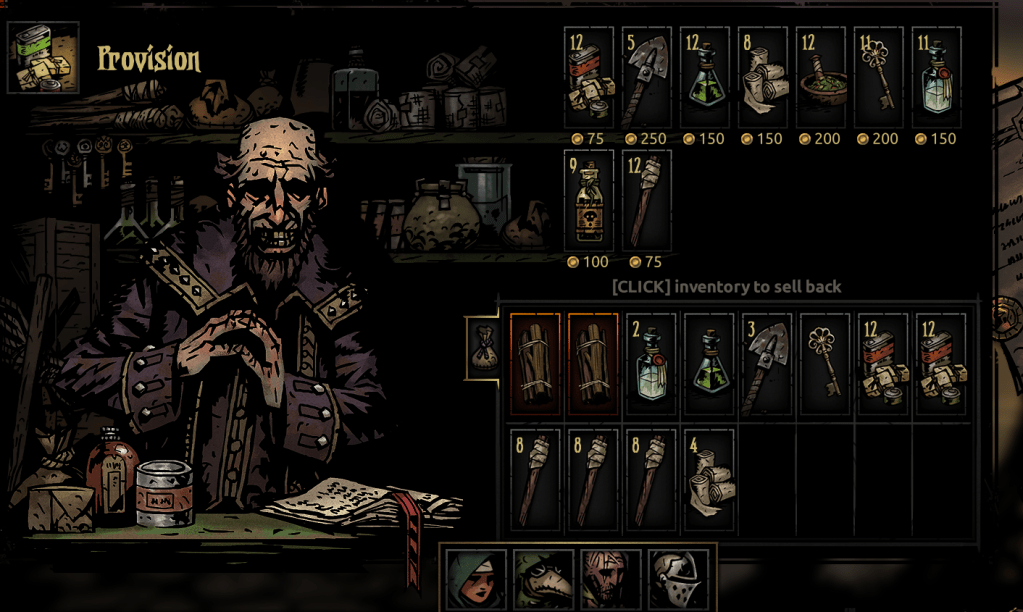Pick the medicinal herbs bowl for 200
This screenshot has width=1023, height=612.
tap(821, 77)
